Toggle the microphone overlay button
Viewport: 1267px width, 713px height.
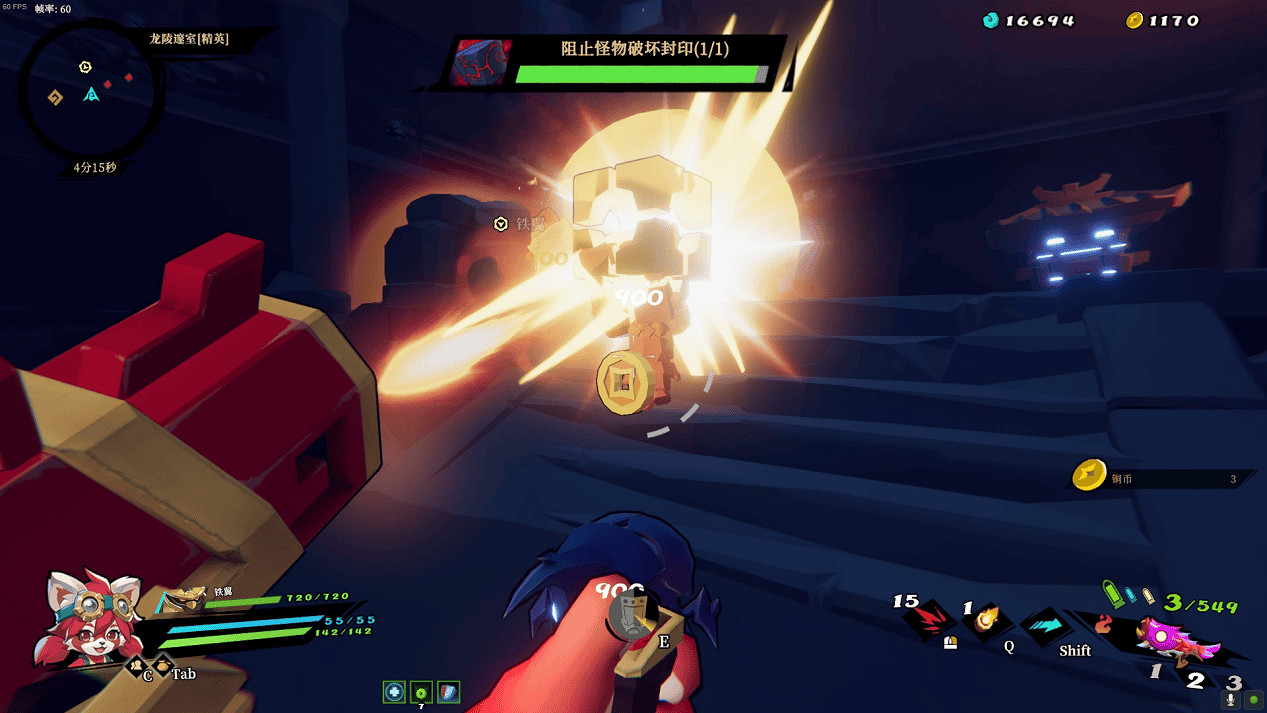[x=1231, y=700]
